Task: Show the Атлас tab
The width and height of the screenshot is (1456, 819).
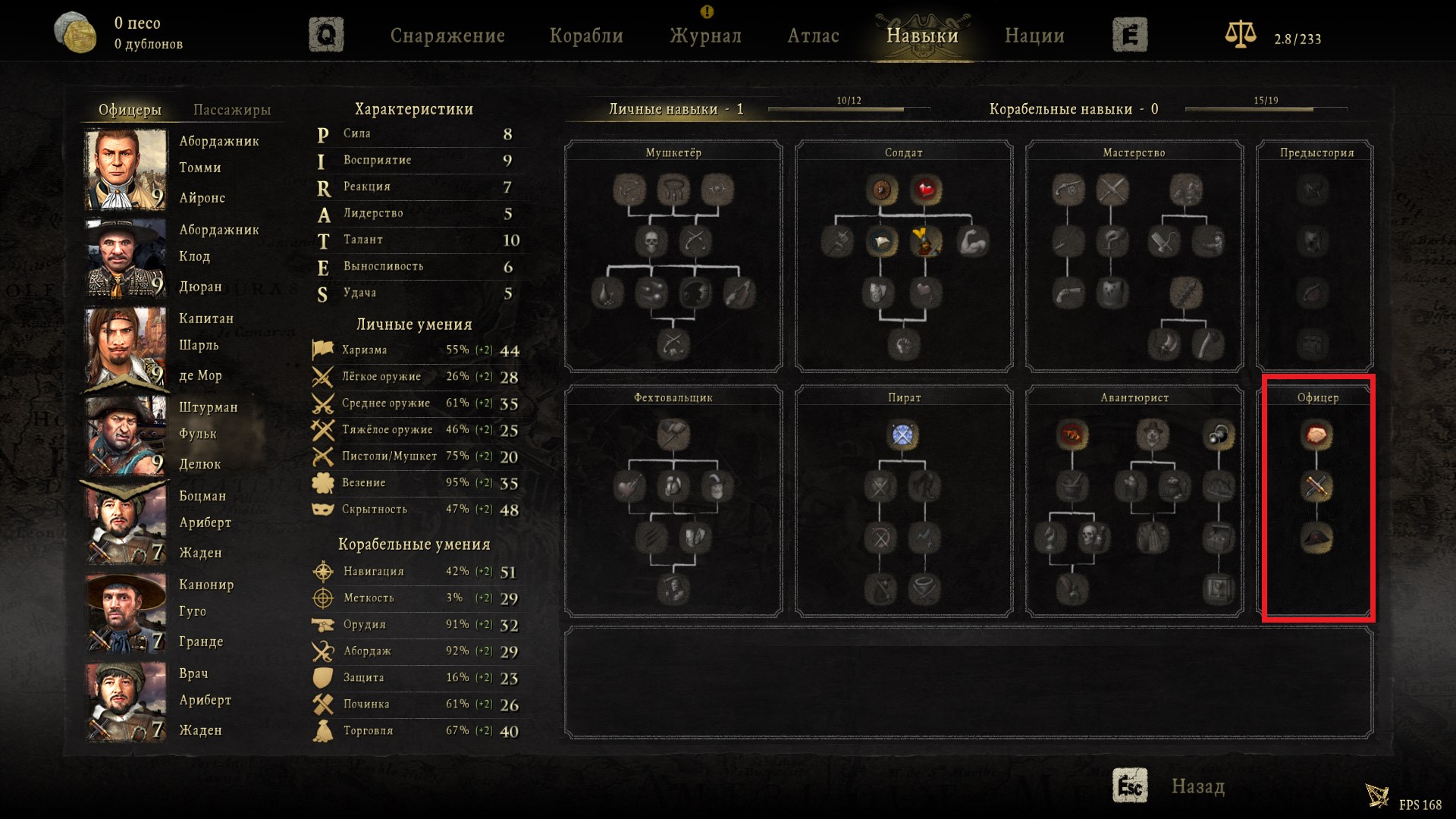Action: click(x=813, y=36)
